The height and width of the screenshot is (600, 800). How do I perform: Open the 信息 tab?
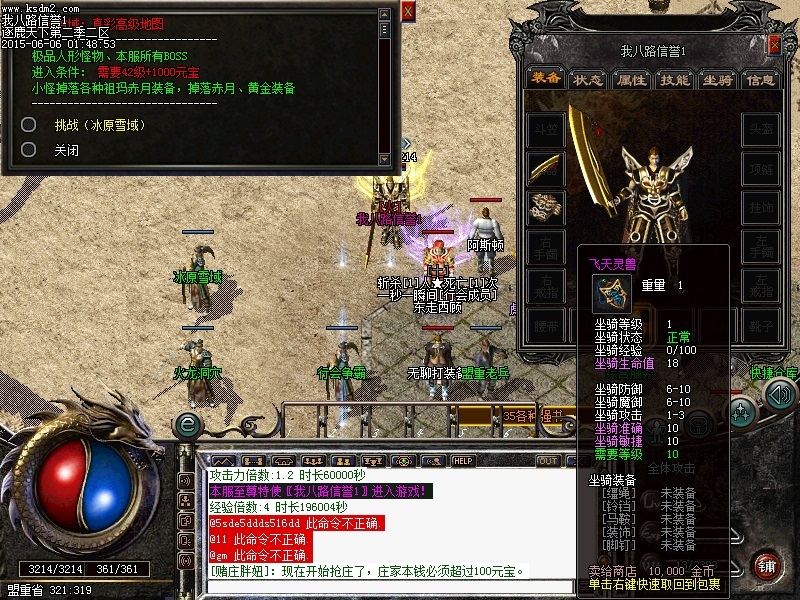pos(761,79)
